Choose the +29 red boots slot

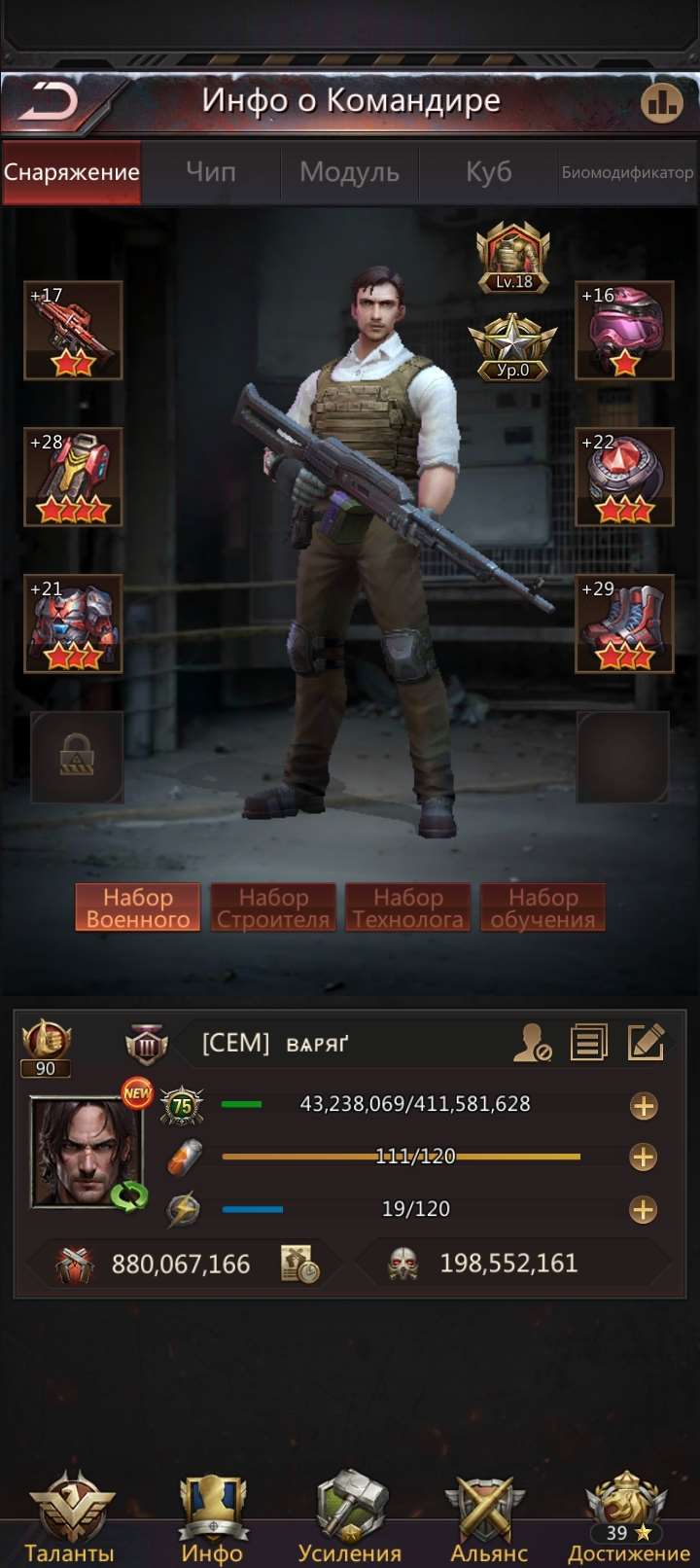point(624,624)
